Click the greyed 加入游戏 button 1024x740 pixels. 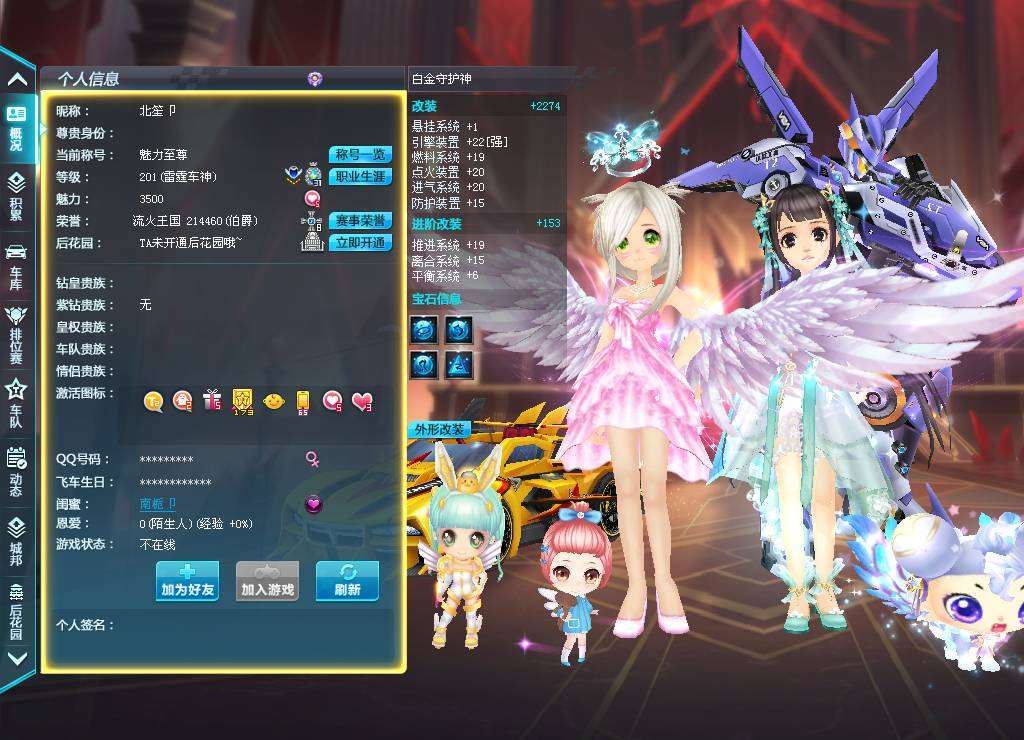click(267, 581)
